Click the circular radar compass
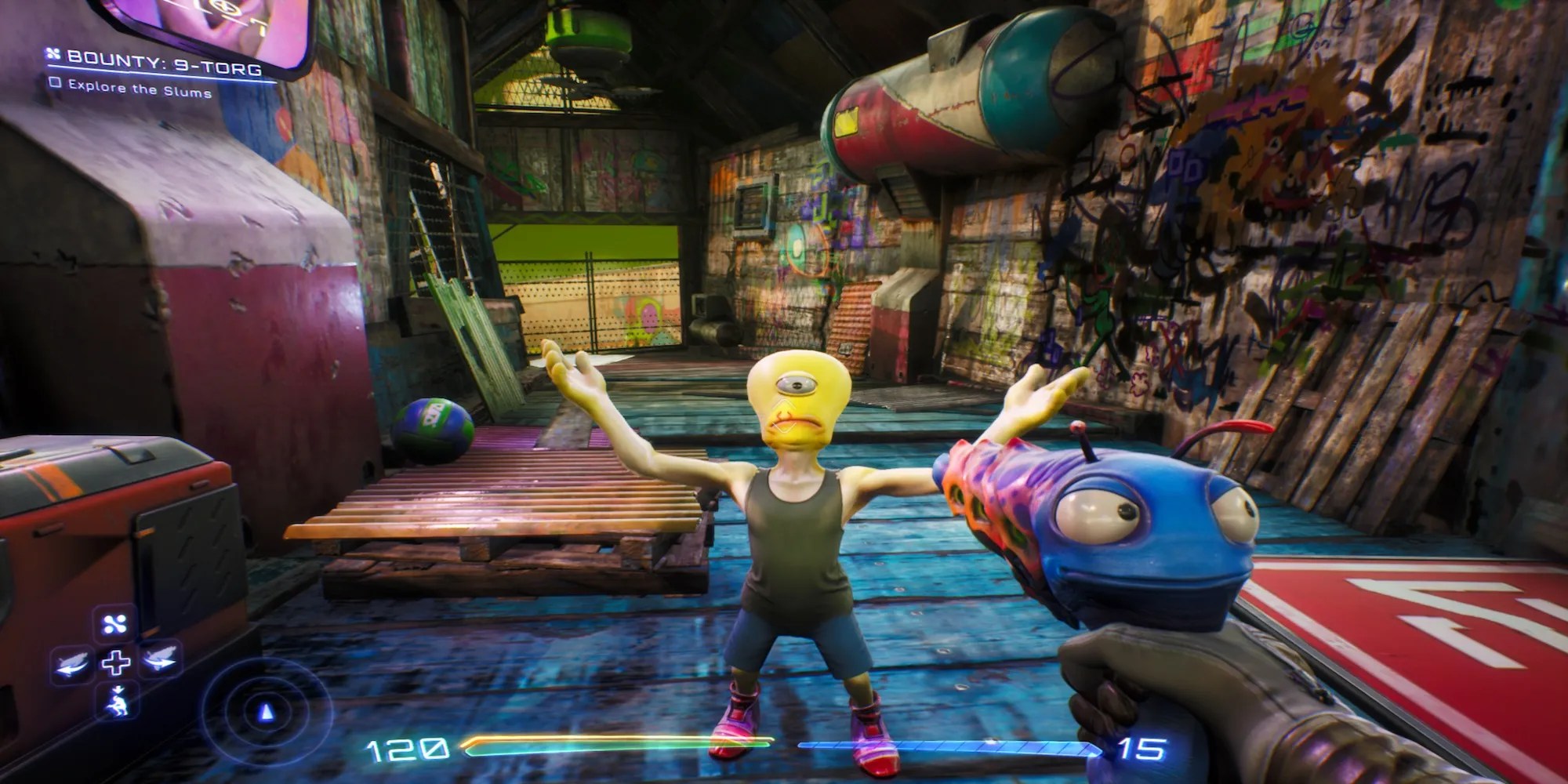 [267, 711]
